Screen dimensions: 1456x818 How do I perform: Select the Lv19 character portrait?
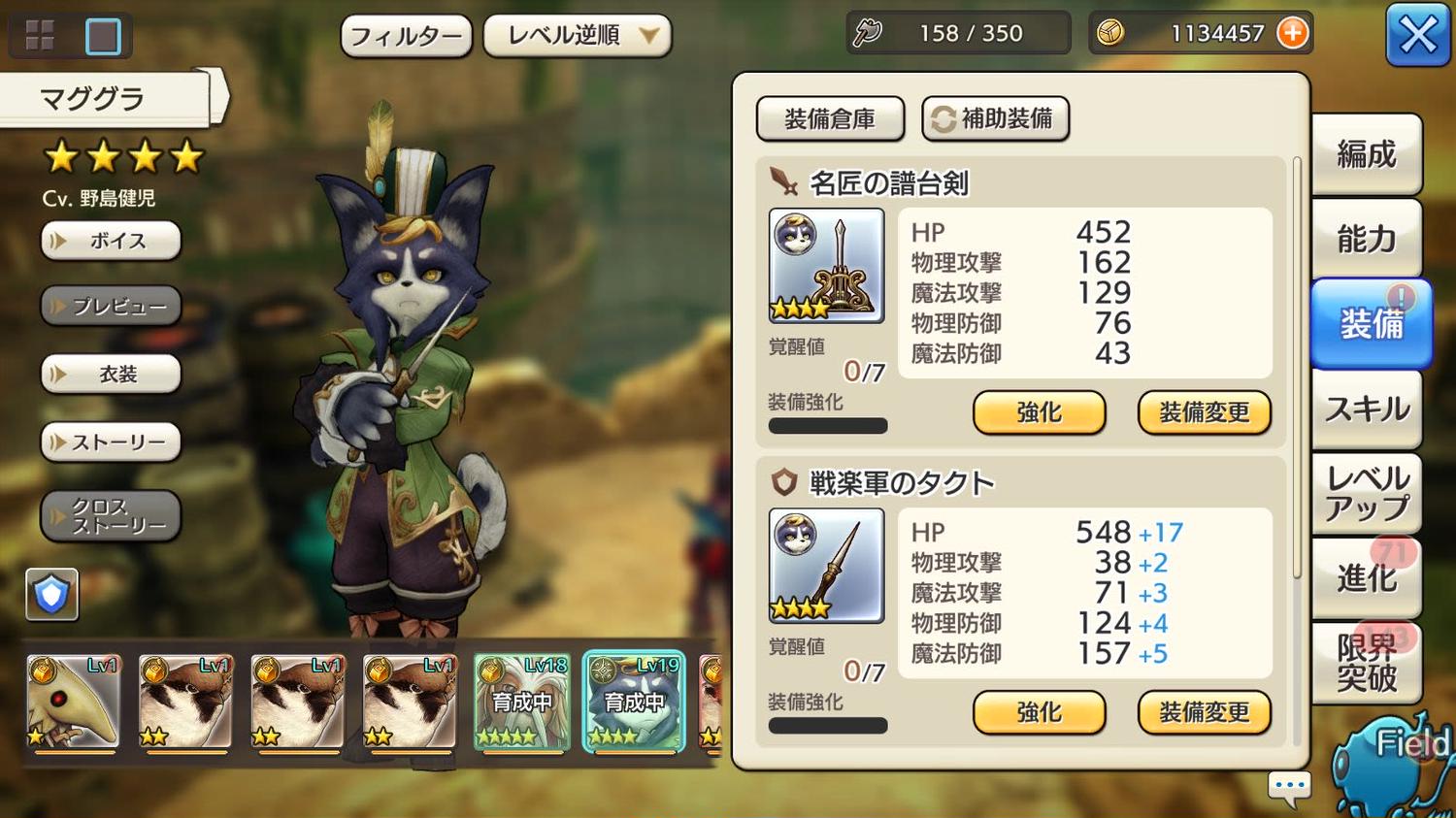coord(634,703)
